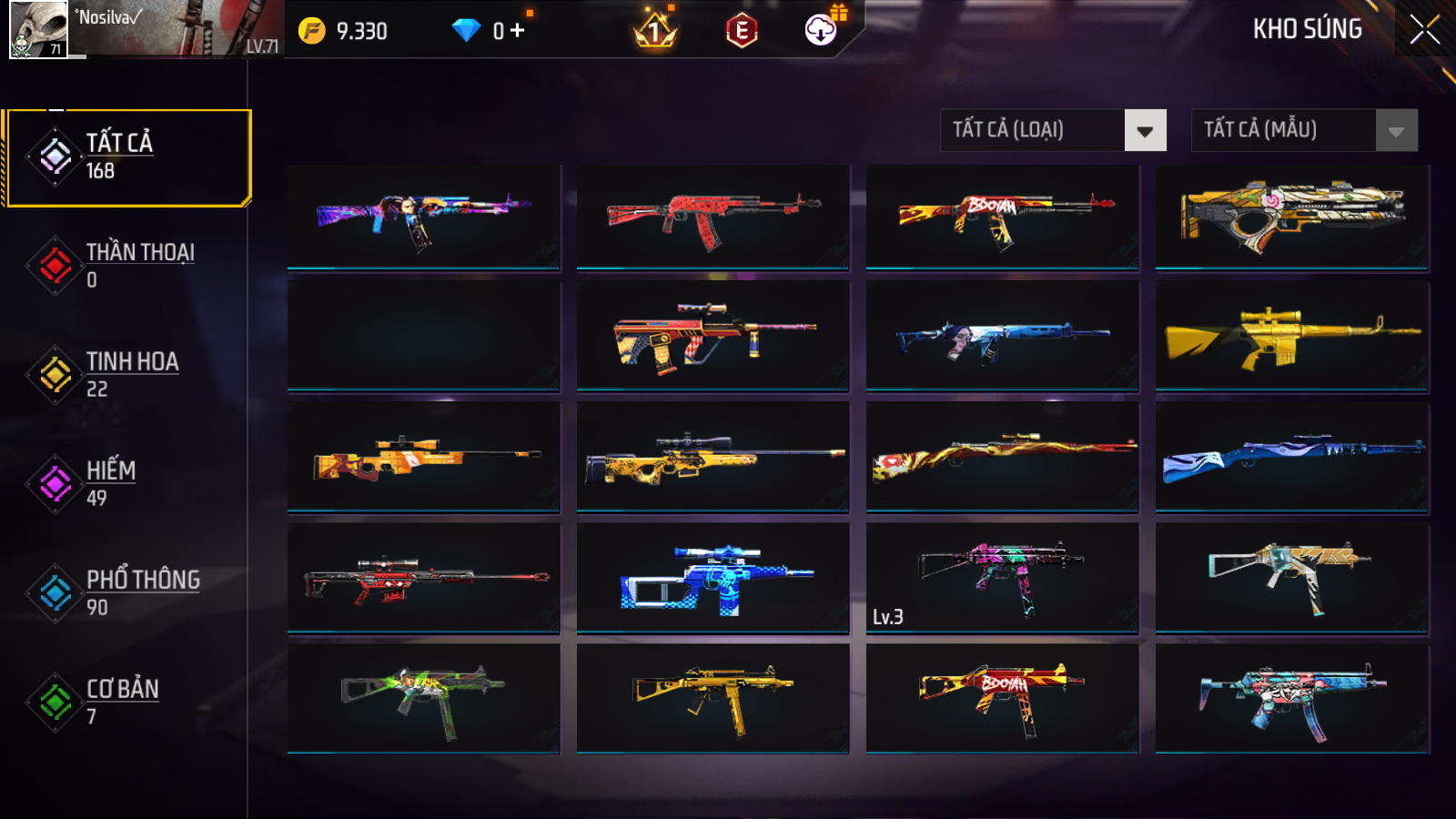The image size is (1456, 819).
Task: Choose the Lv.3 pink graffiti SMG skin
Action: pos(1002,576)
